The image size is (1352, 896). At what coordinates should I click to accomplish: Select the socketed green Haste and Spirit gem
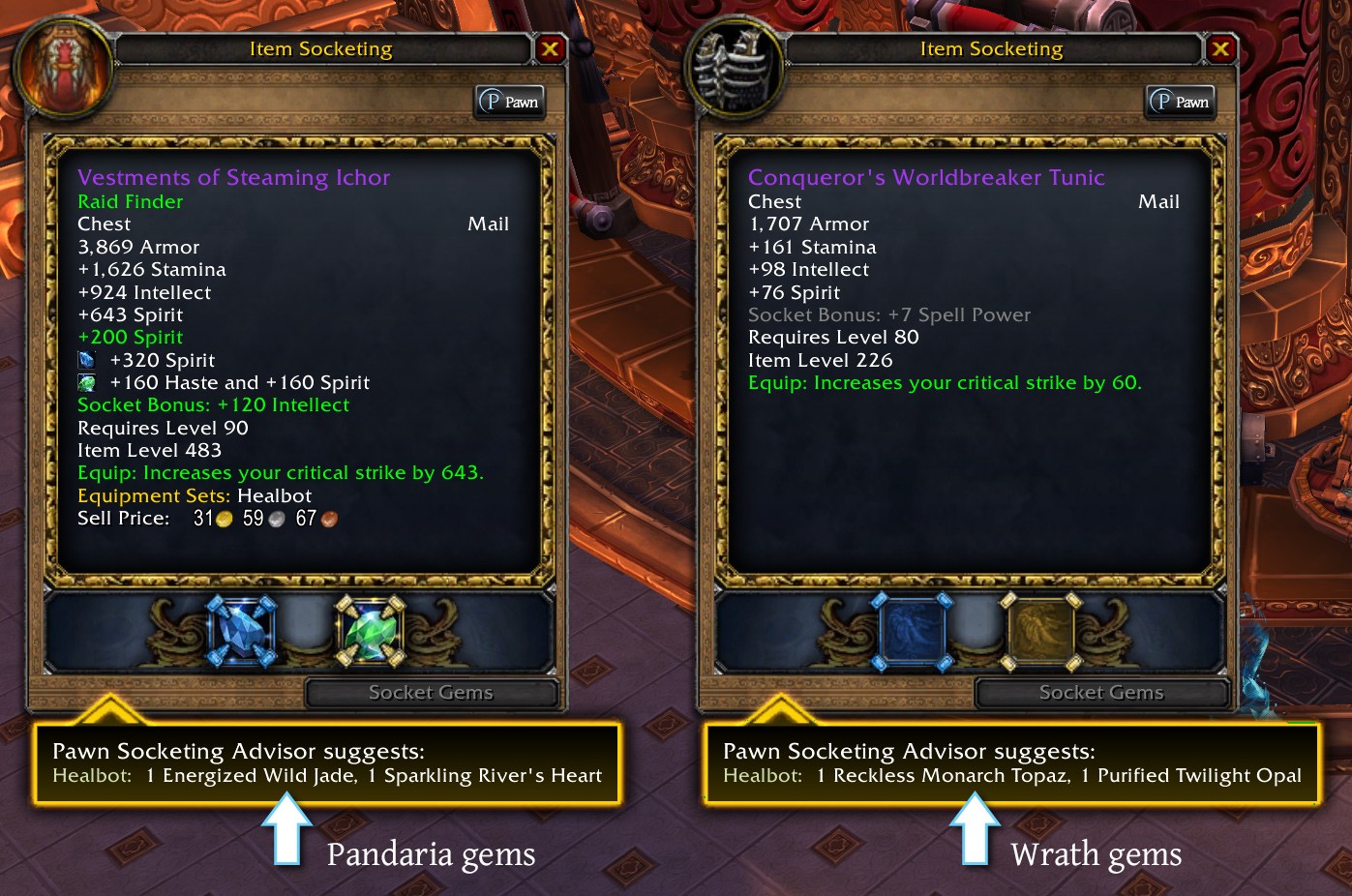tap(369, 632)
